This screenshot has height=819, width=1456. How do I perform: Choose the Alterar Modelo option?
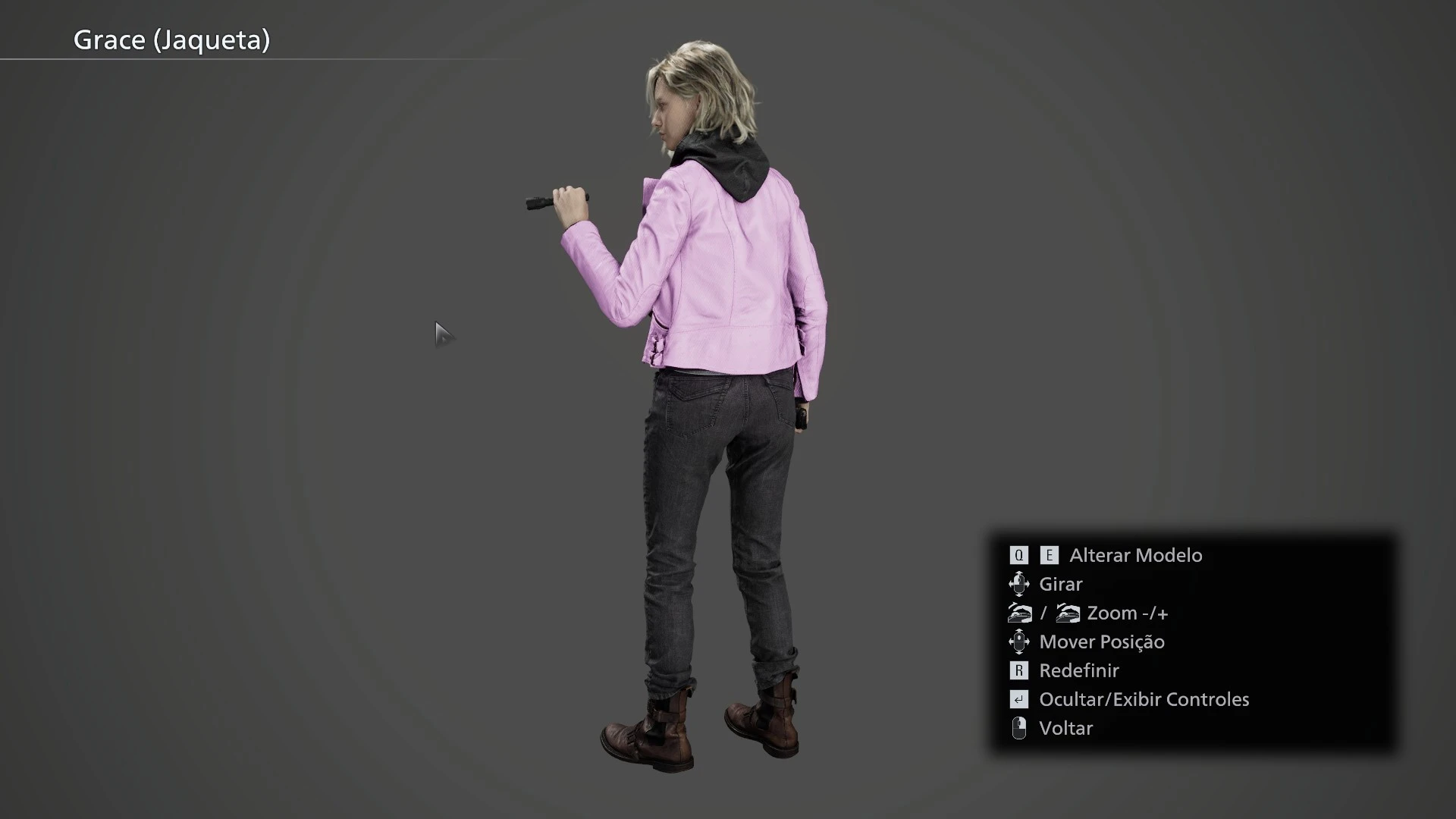[1135, 555]
